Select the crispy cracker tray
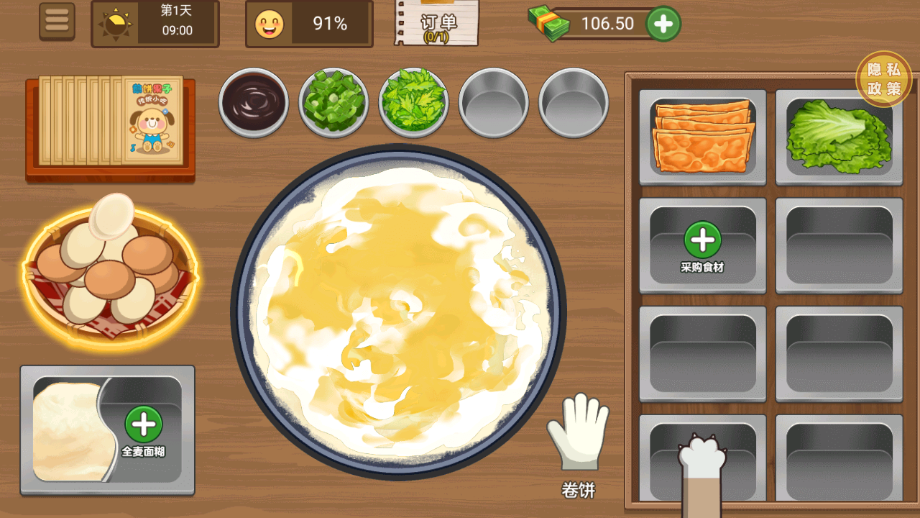Viewport: 920px width, 518px height. point(702,136)
